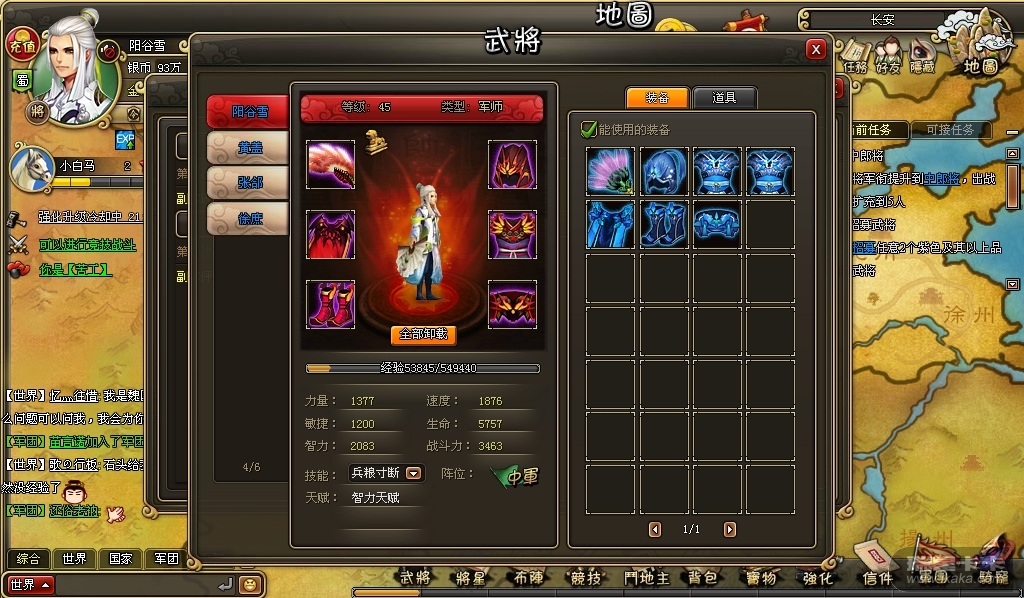The image size is (1024, 598).
Task: Open the 布阵 formation menu
Action: point(529,577)
